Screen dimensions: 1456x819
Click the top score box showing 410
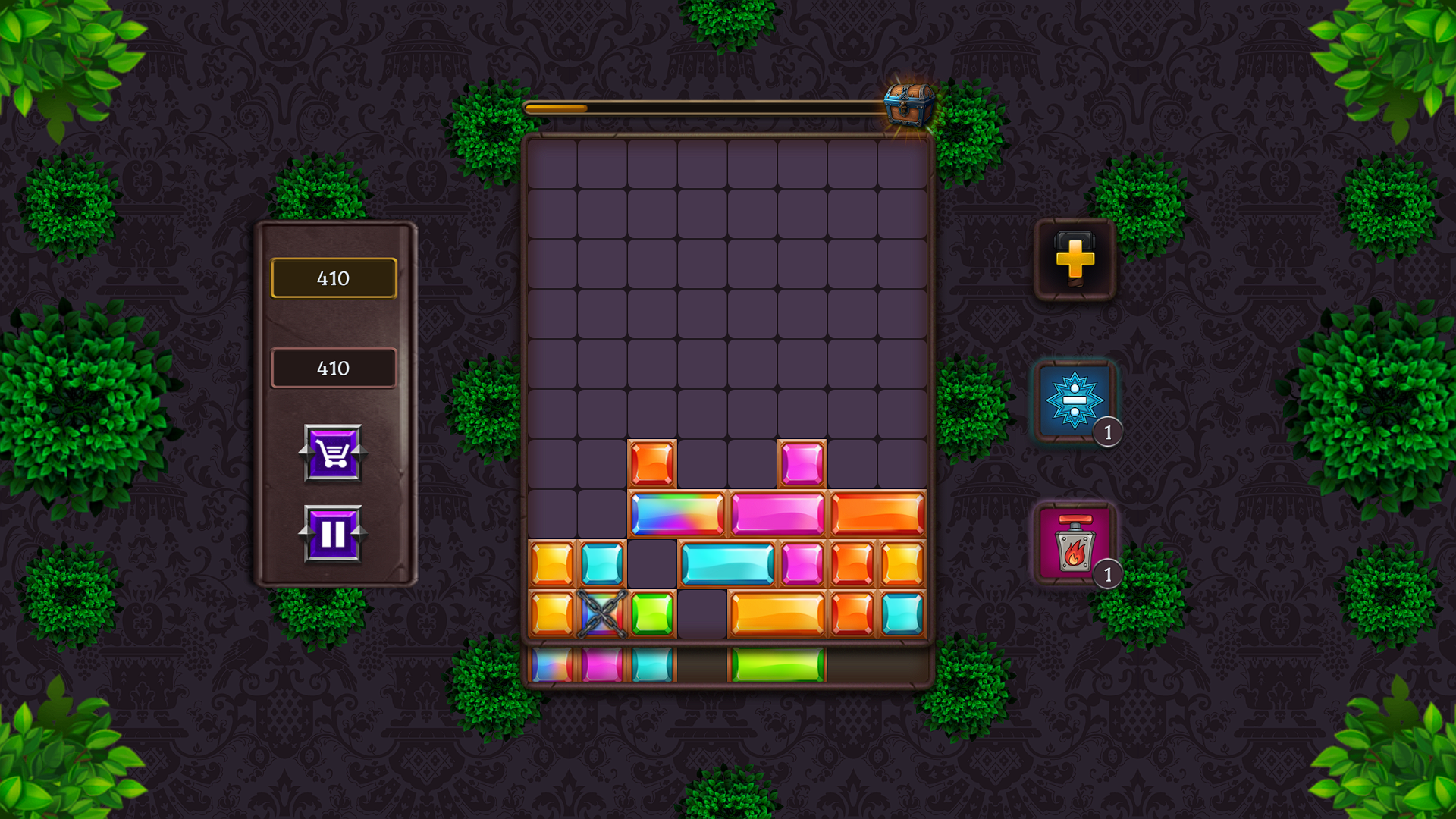(333, 278)
